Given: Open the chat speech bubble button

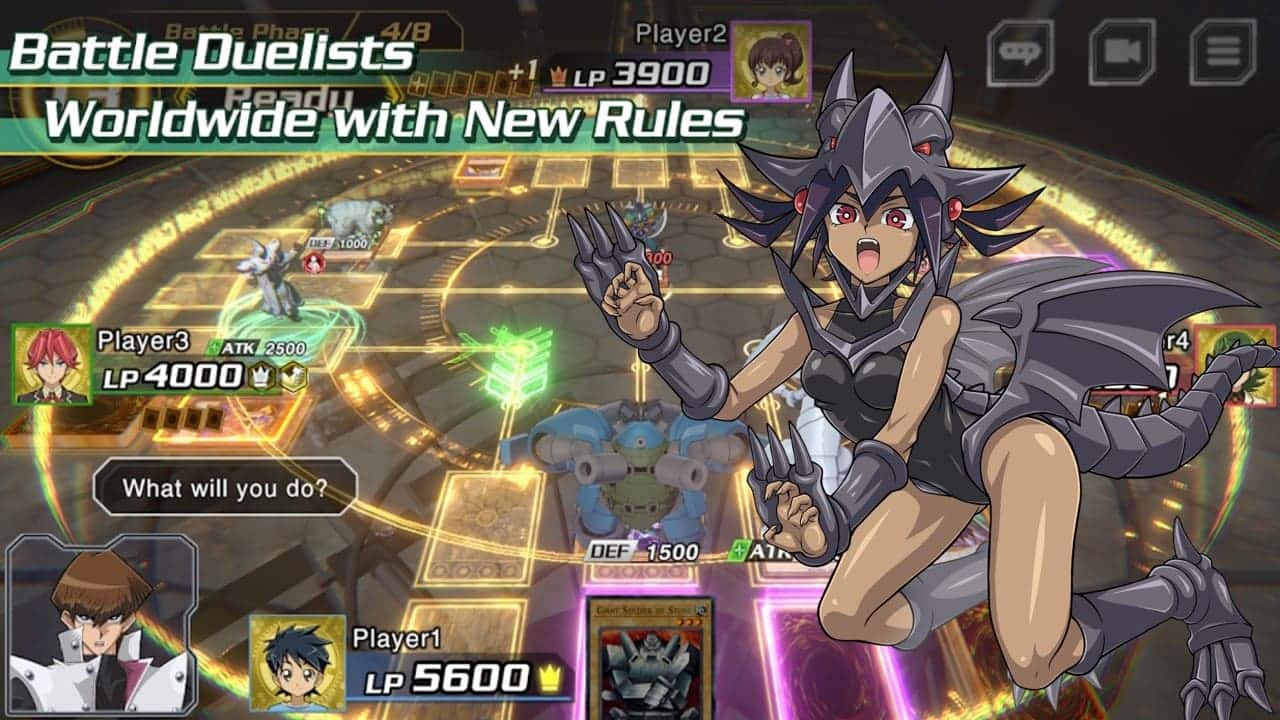Looking at the screenshot, I should click(x=1021, y=51).
